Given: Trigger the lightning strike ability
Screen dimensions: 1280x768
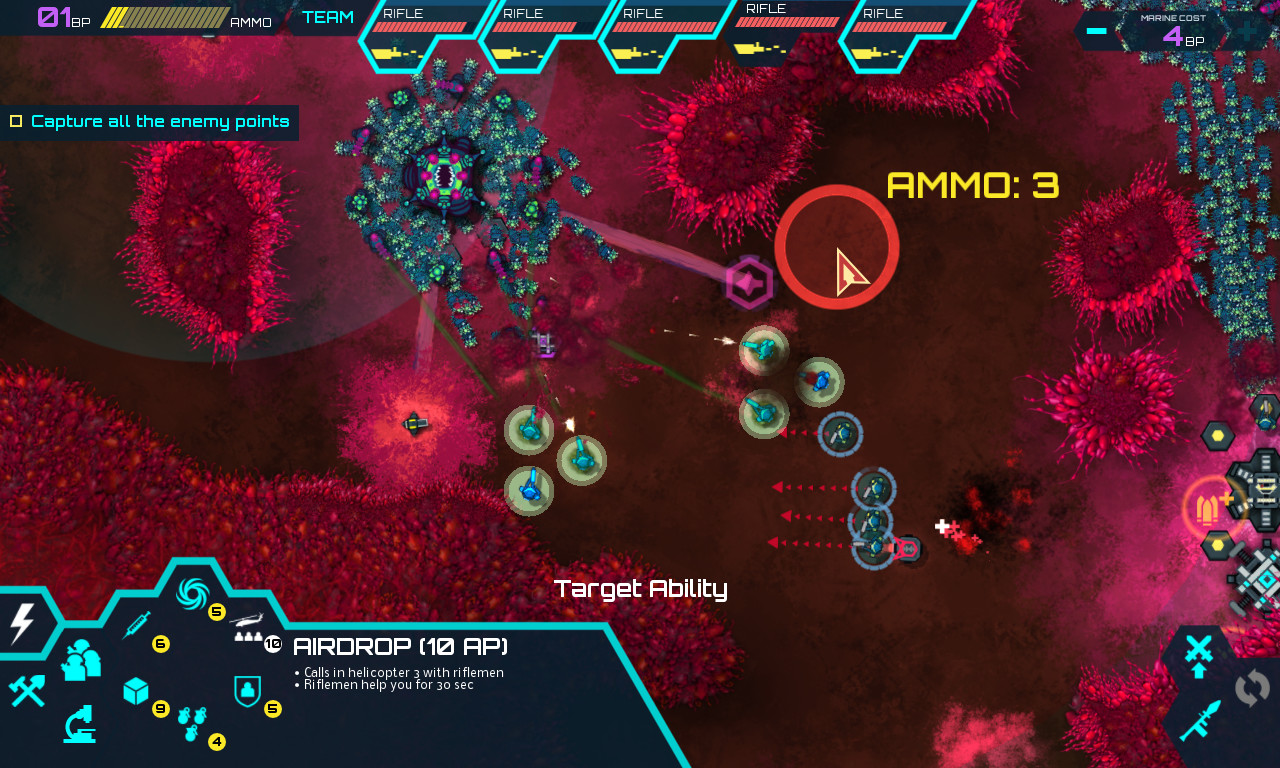Looking at the screenshot, I should (22, 622).
